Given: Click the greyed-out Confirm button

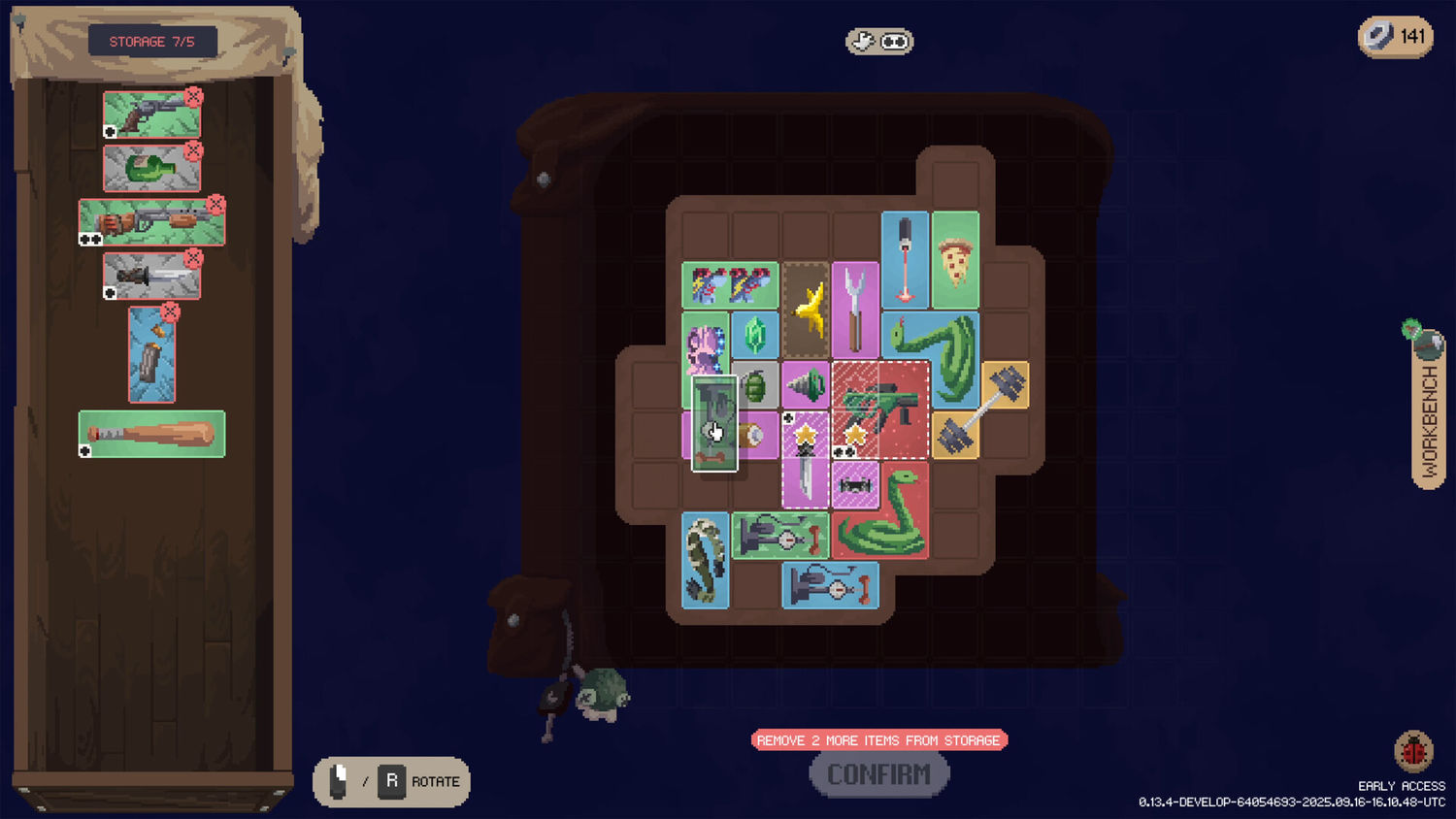Looking at the screenshot, I should pos(878,774).
